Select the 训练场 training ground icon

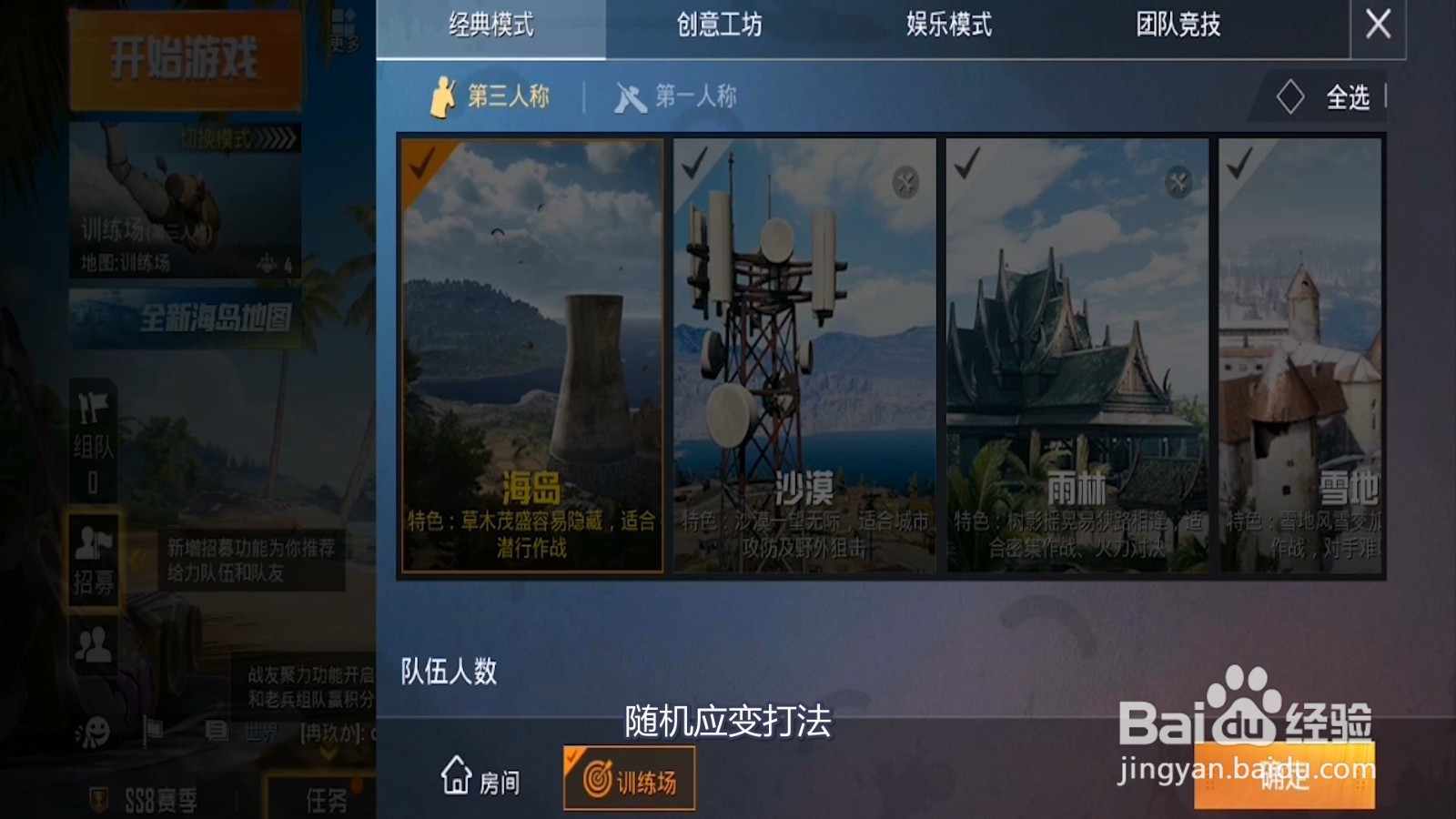[x=628, y=780]
